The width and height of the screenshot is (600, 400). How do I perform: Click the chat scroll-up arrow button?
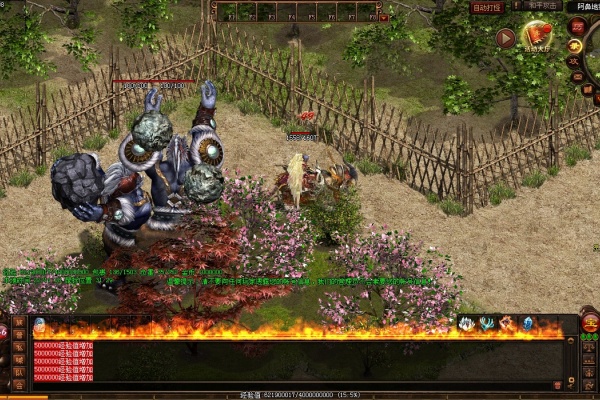(572, 342)
